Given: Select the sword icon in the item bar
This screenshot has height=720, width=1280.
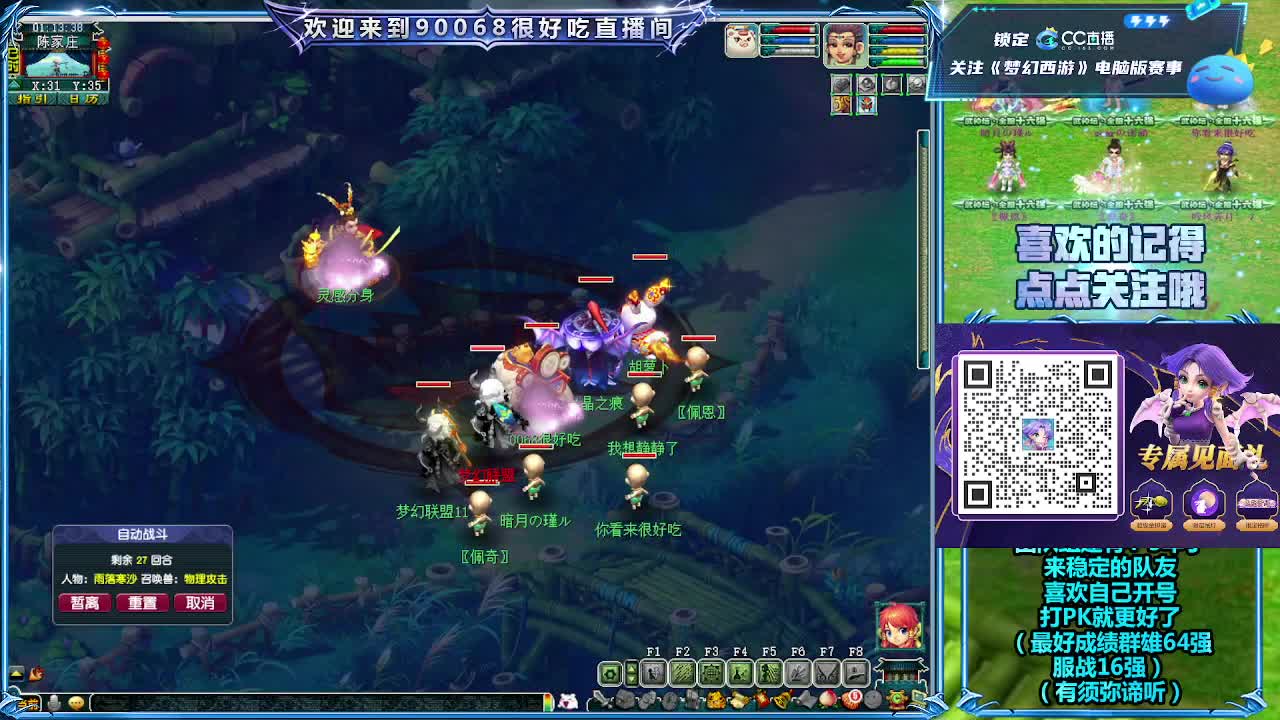Looking at the screenshot, I should [598, 698].
